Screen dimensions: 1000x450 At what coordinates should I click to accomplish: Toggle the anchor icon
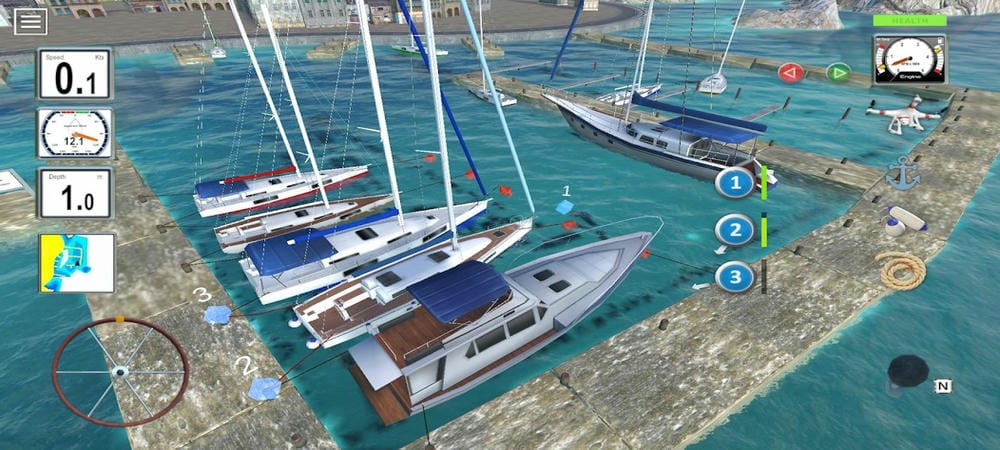pyautogui.click(x=901, y=173)
